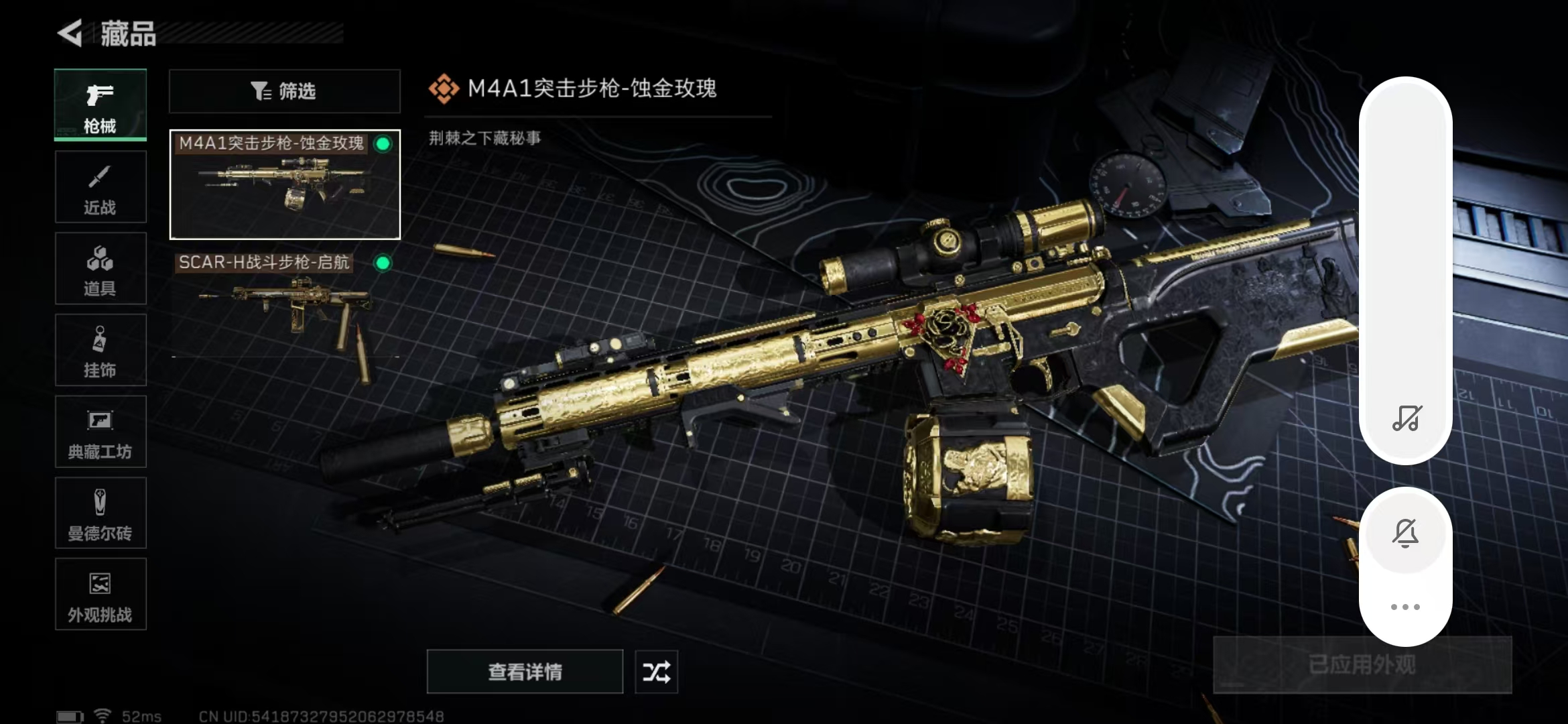The width and height of the screenshot is (1568, 724).
Task: Click the 已应用外观 applied skin button
Action: [x=1362, y=665]
